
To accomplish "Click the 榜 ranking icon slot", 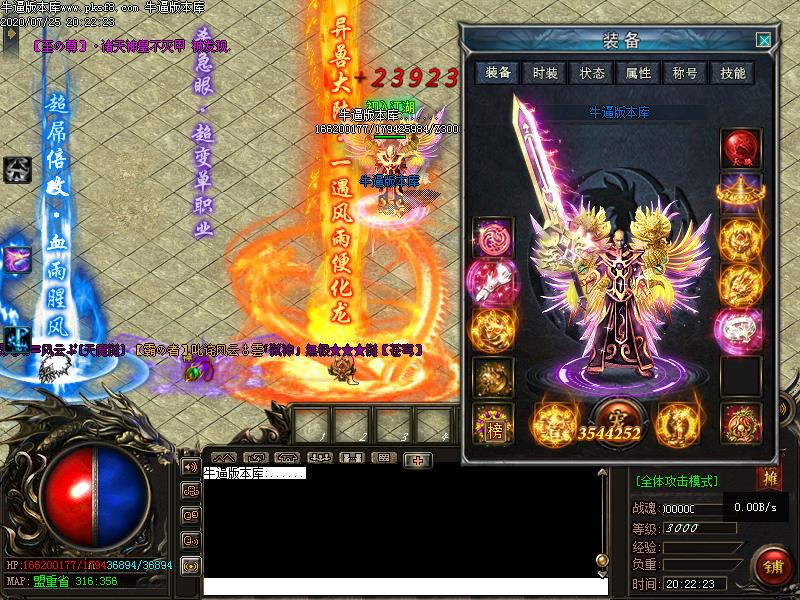I will click(494, 425).
